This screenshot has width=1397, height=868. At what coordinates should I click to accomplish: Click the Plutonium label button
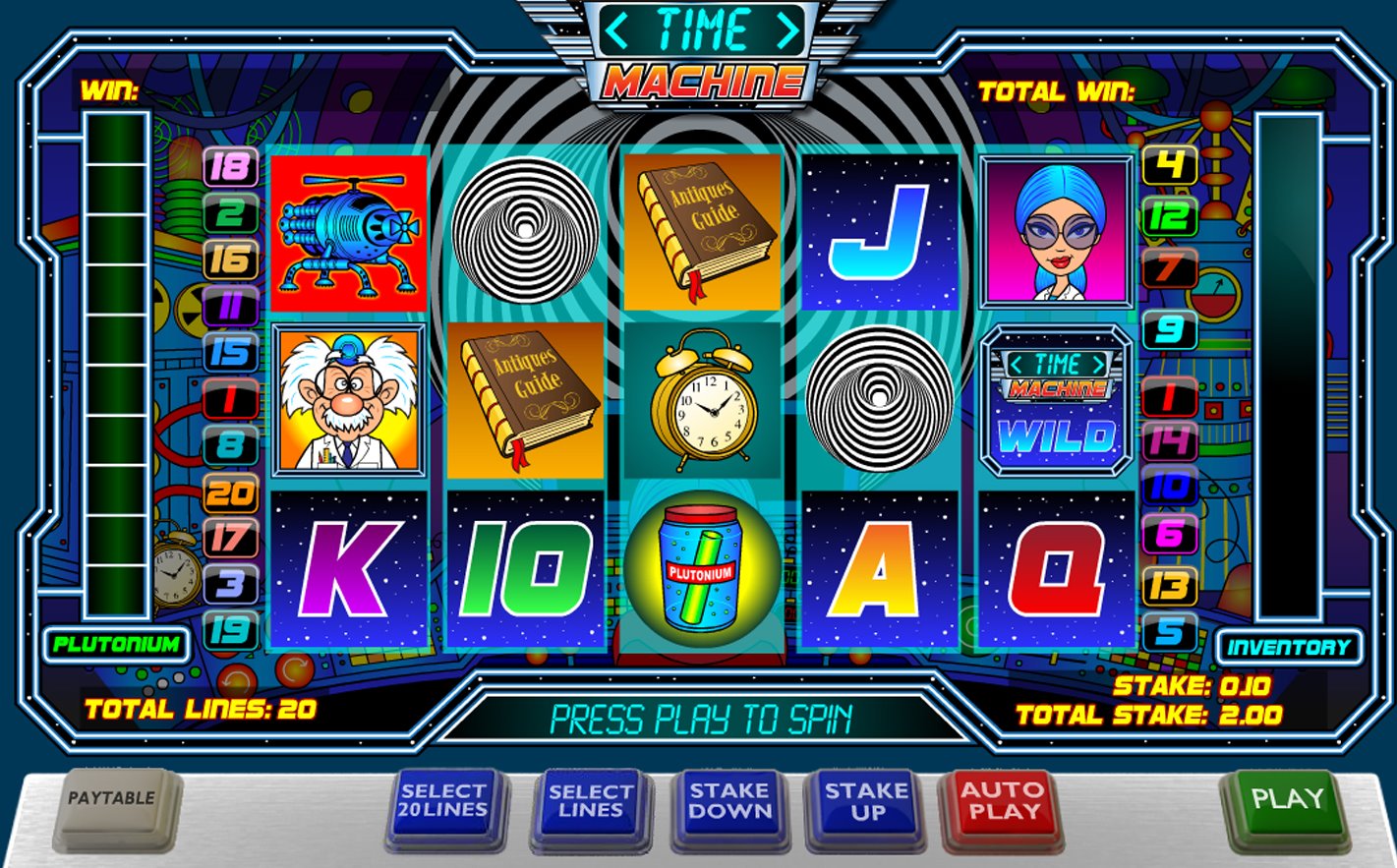(x=116, y=645)
